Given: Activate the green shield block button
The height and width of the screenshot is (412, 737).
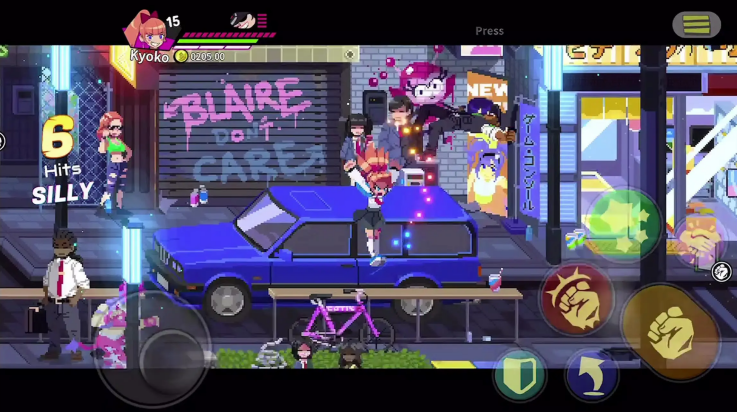Looking at the screenshot, I should [x=519, y=374].
